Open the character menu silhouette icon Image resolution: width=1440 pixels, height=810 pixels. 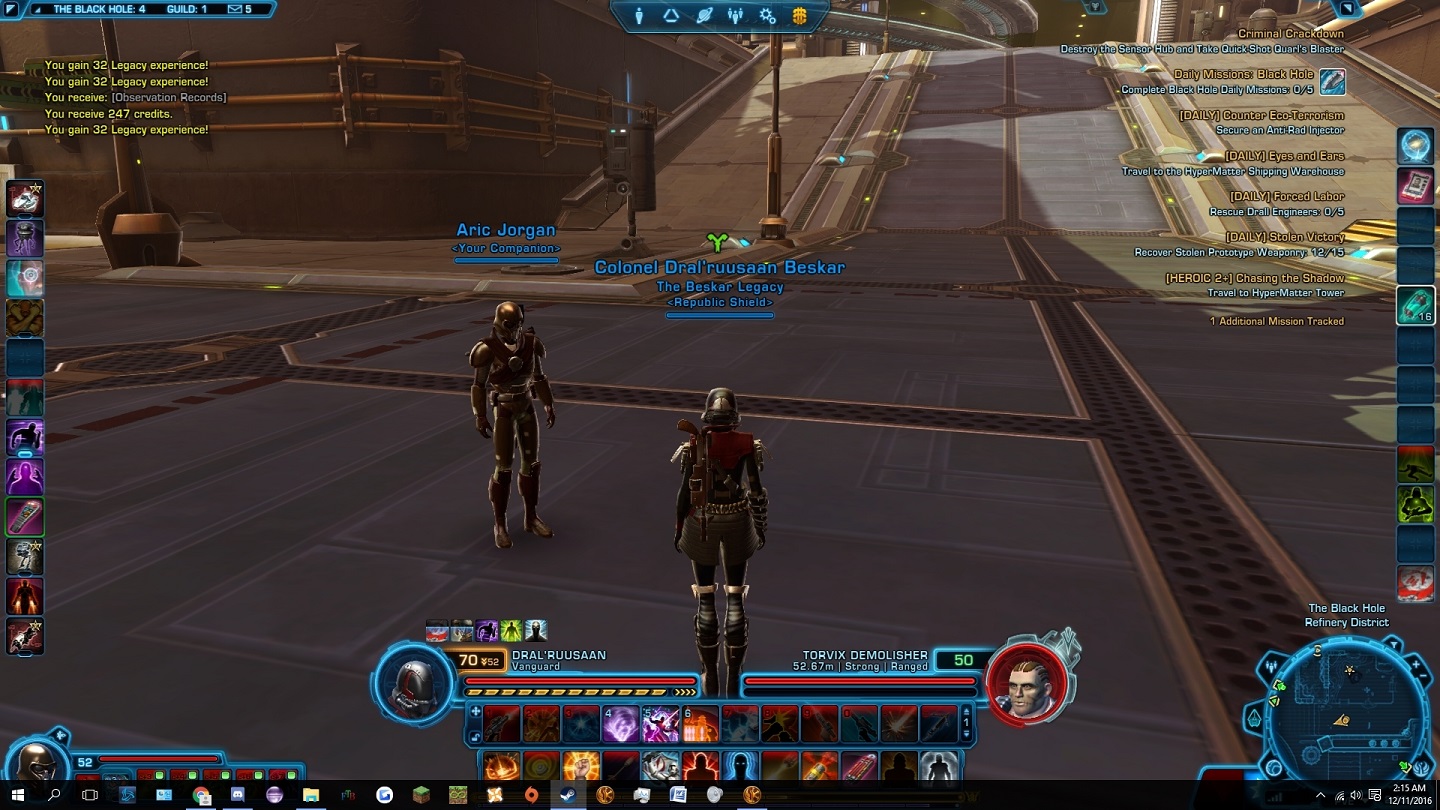point(639,16)
